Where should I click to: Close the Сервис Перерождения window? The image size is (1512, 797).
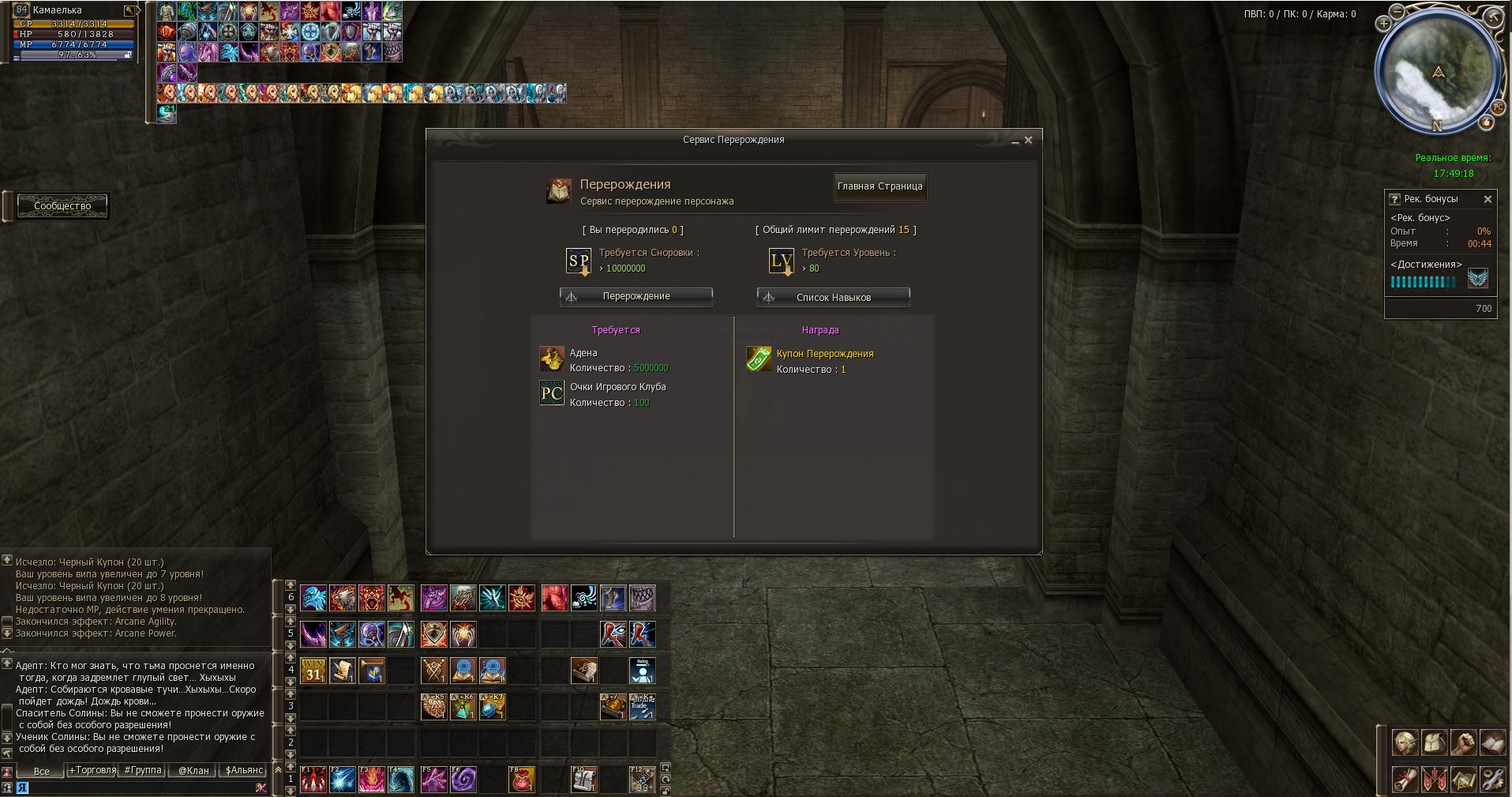1028,140
